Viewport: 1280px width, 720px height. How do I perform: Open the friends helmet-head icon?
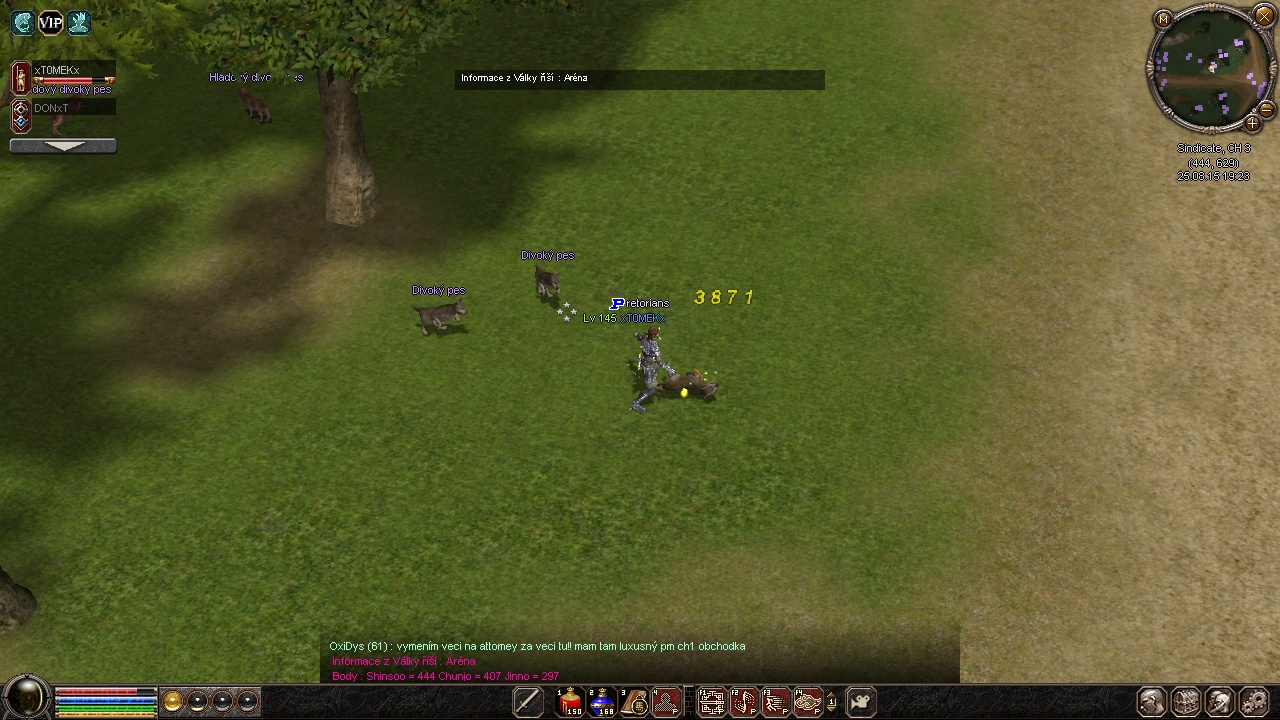[1220, 702]
